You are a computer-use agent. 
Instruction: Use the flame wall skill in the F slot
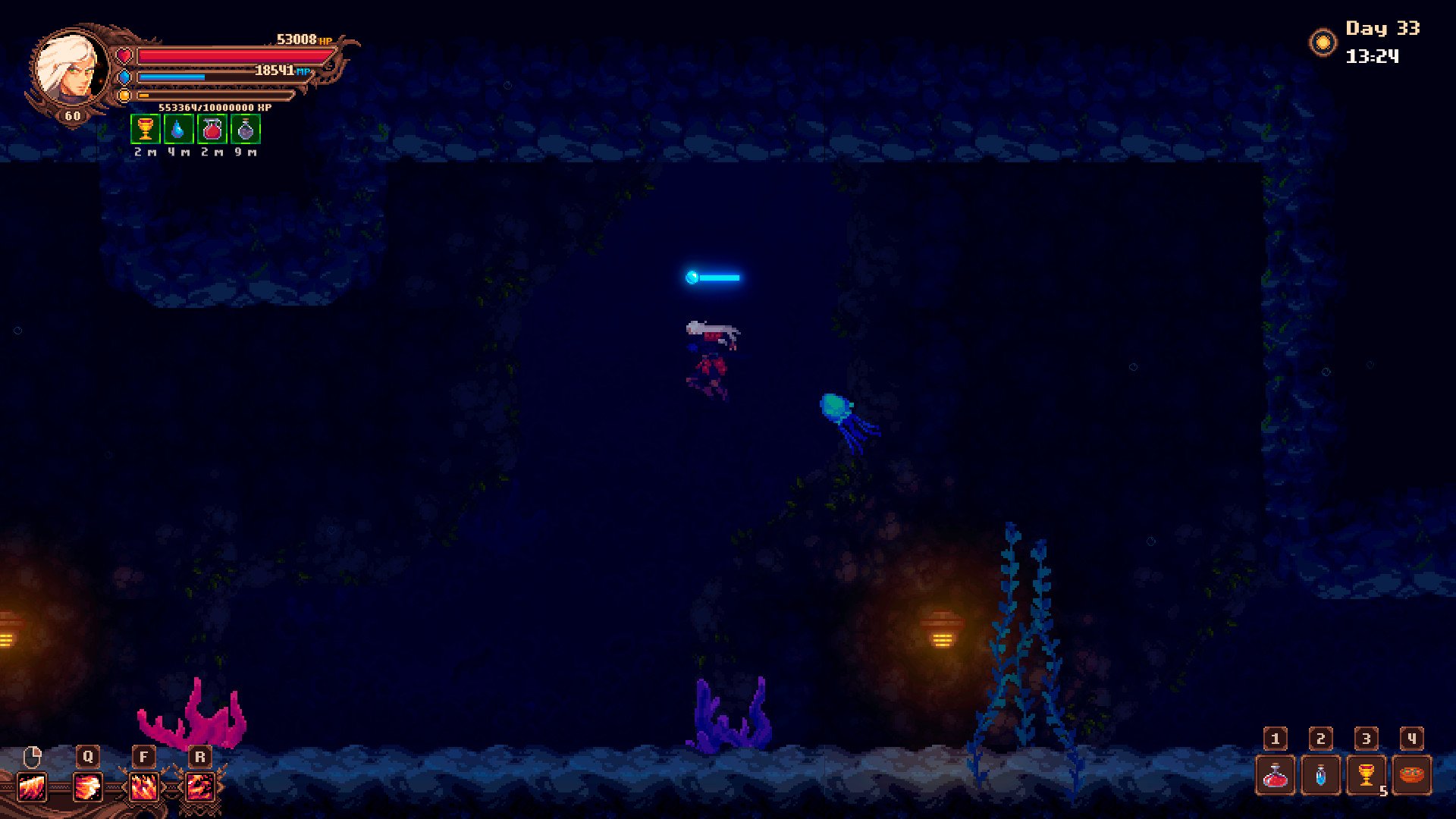point(143,787)
